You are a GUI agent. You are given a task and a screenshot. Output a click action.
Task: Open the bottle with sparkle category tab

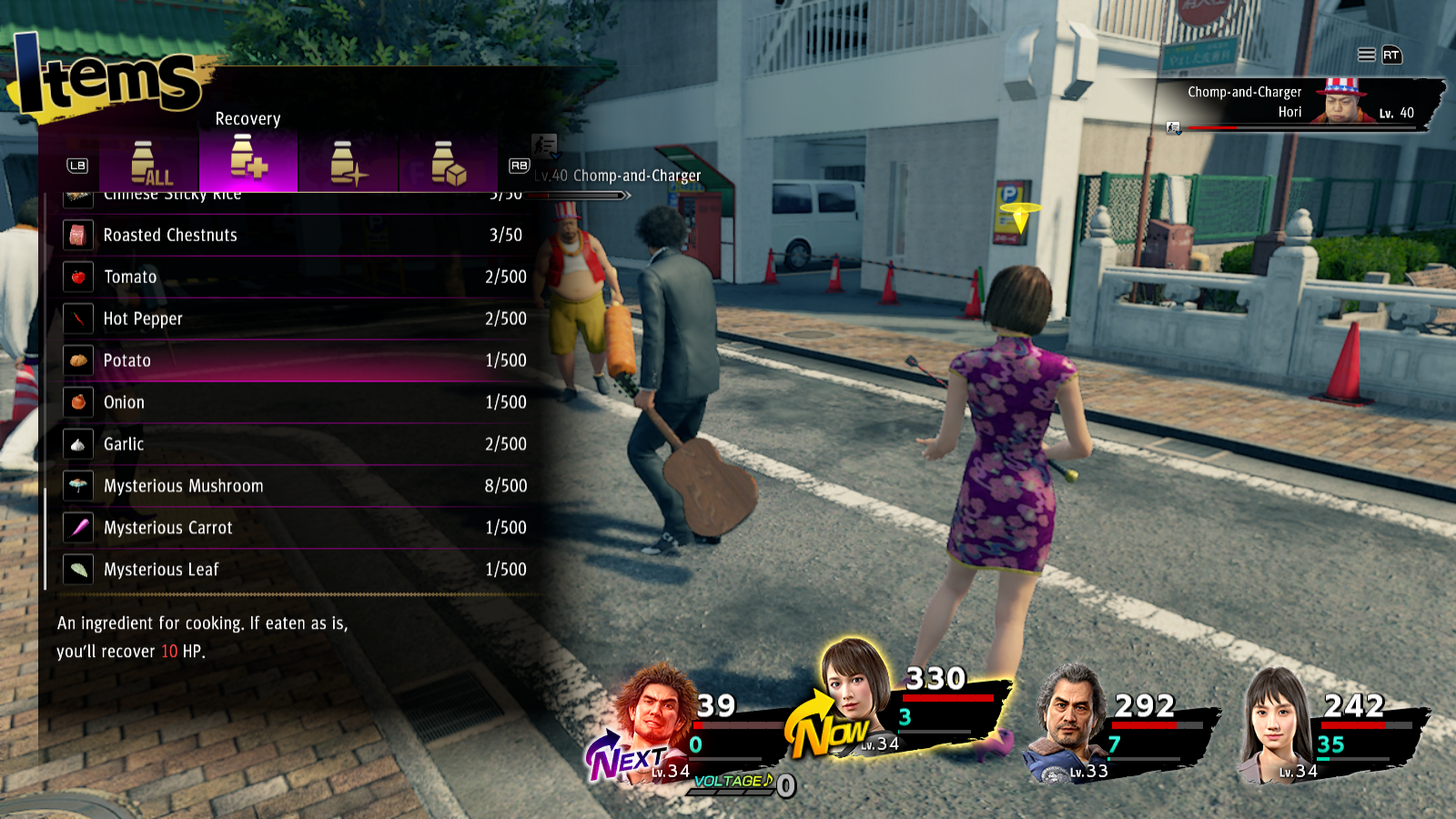(348, 164)
